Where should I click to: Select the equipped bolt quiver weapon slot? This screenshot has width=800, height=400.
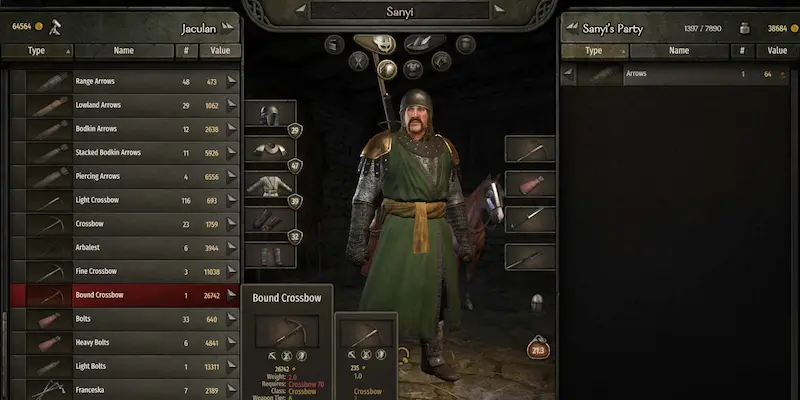pos(529,184)
